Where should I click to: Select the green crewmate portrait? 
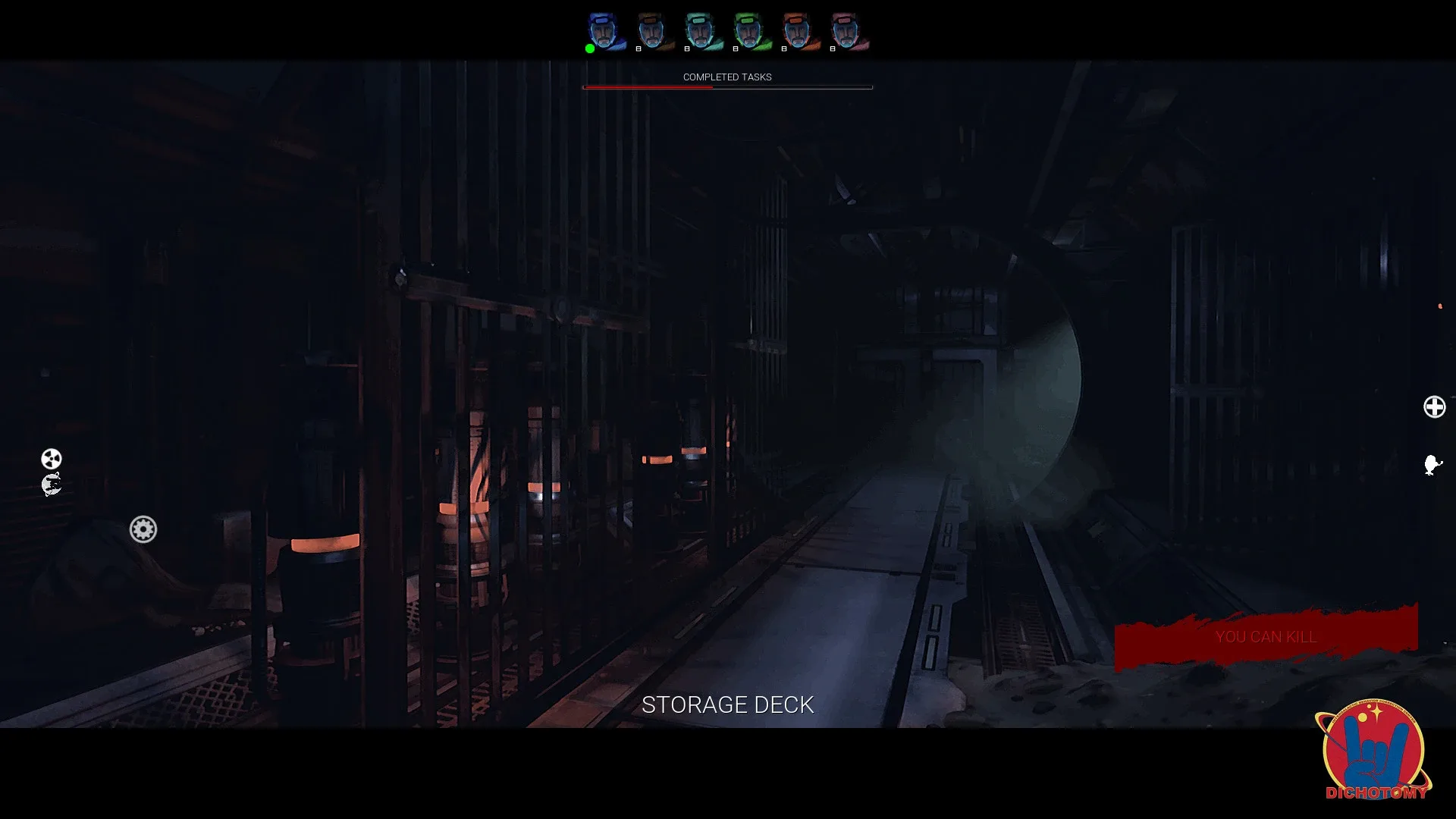(747, 30)
